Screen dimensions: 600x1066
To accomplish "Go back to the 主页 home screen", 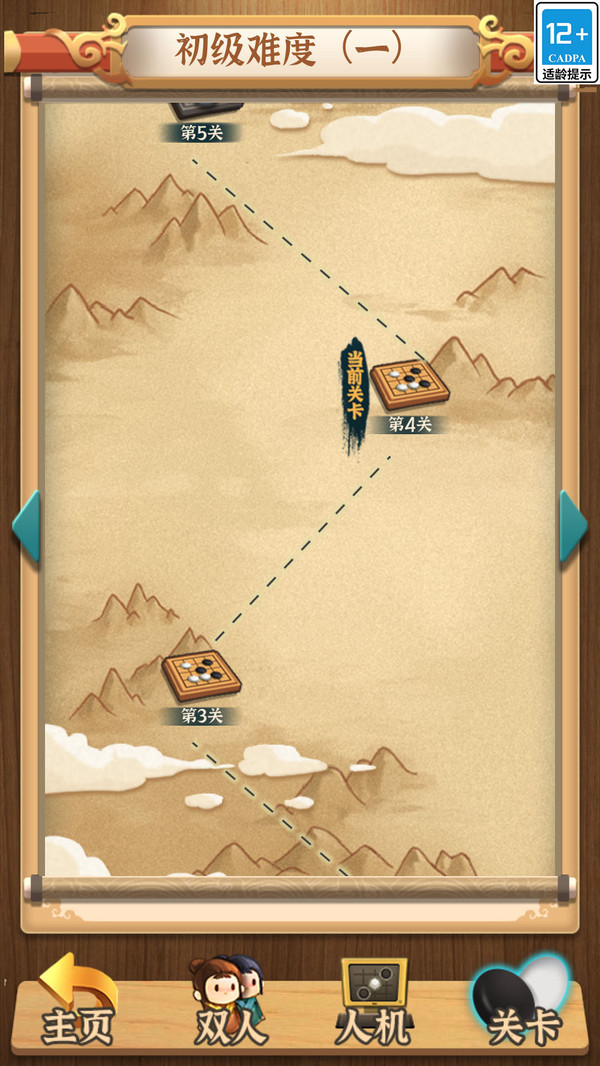I will [x=77, y=1003].
